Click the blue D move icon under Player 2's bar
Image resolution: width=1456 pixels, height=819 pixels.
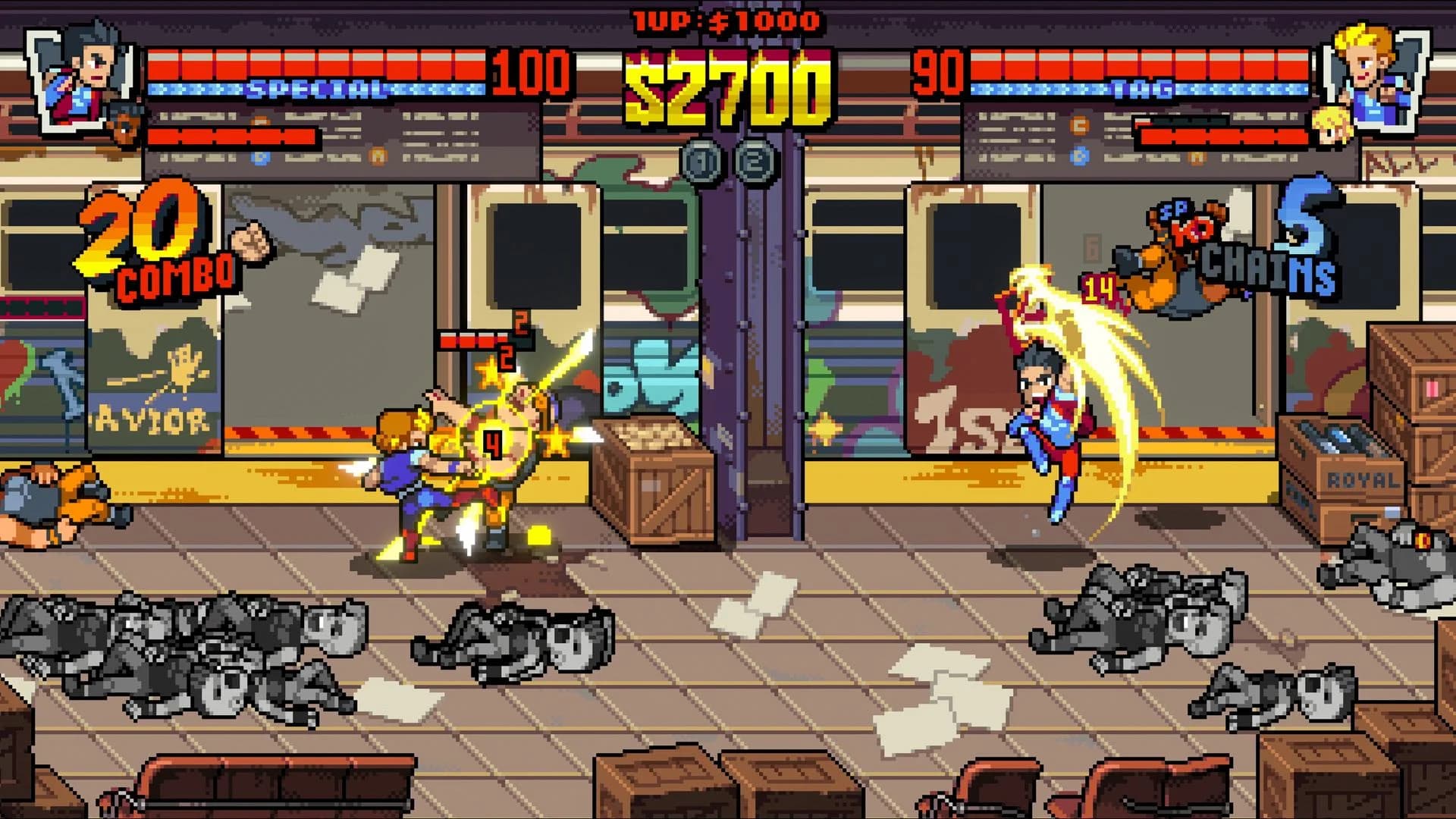(x=1081, y=157)
